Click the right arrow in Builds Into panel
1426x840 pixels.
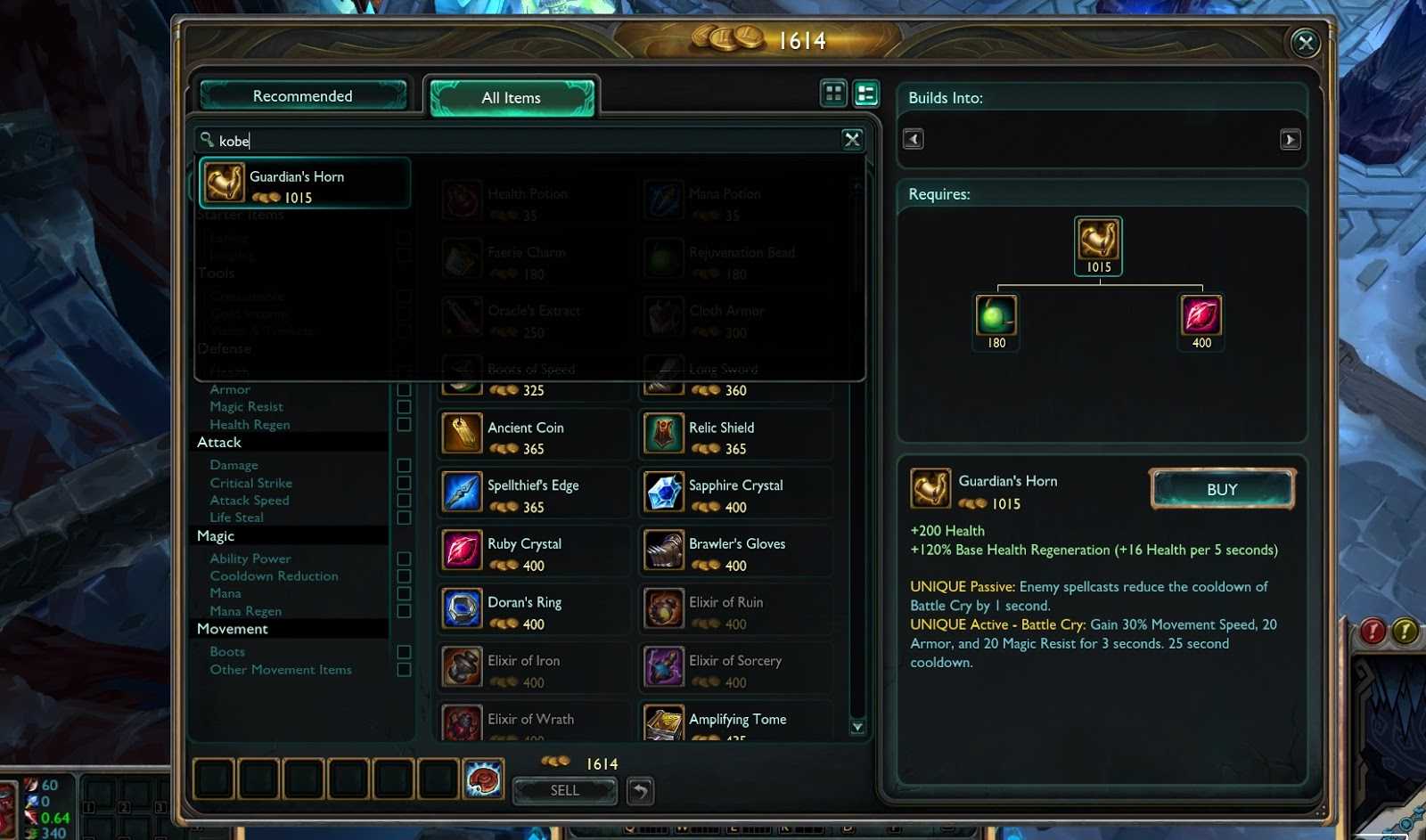click(x=1291, y=139)
